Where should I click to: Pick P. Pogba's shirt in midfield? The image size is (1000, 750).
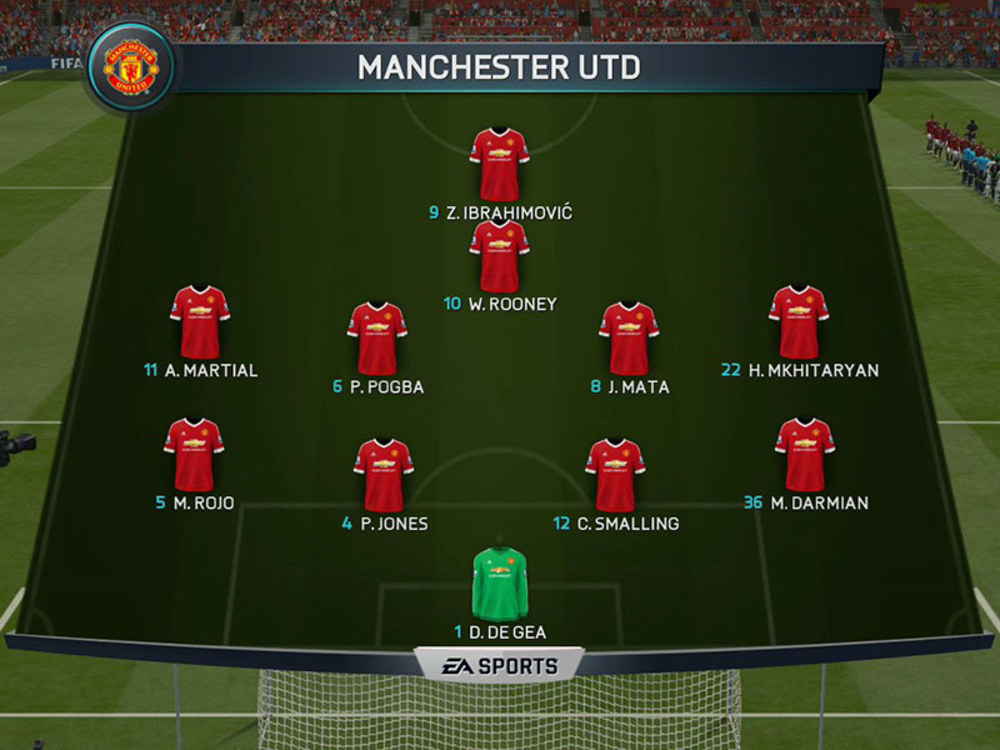[x=377, y=338]
